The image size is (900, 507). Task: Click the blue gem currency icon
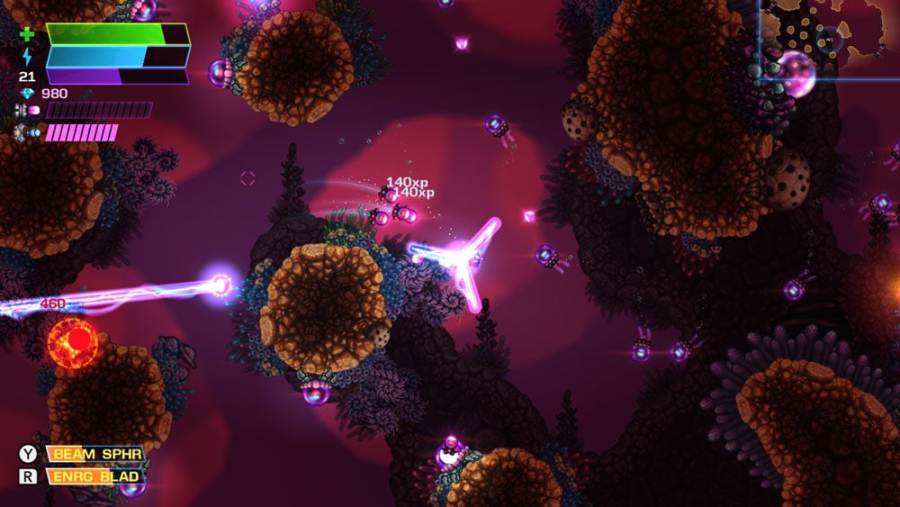[x=27, y=94]
